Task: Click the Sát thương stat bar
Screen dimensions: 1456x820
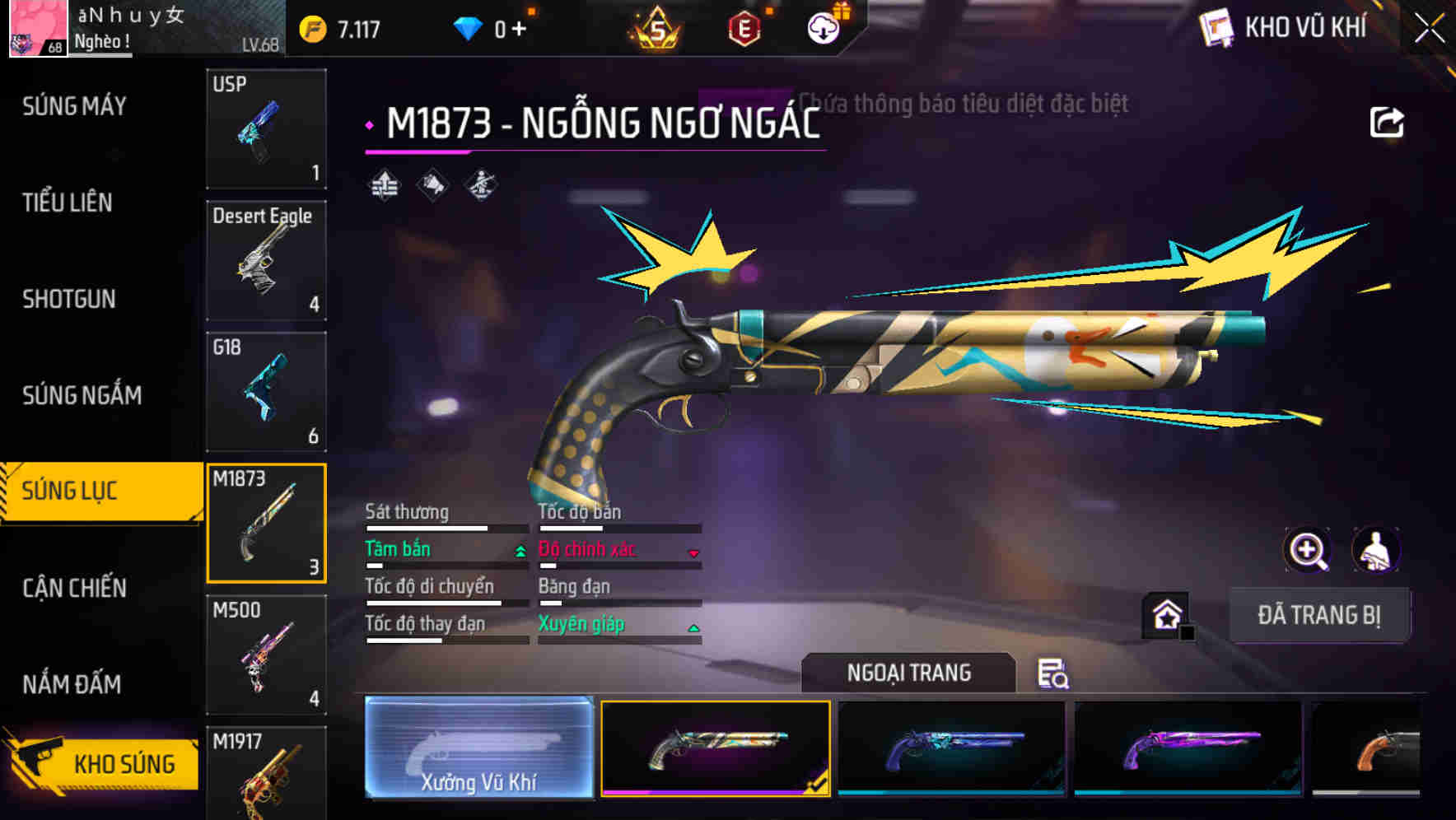Action: click(427, 528)
